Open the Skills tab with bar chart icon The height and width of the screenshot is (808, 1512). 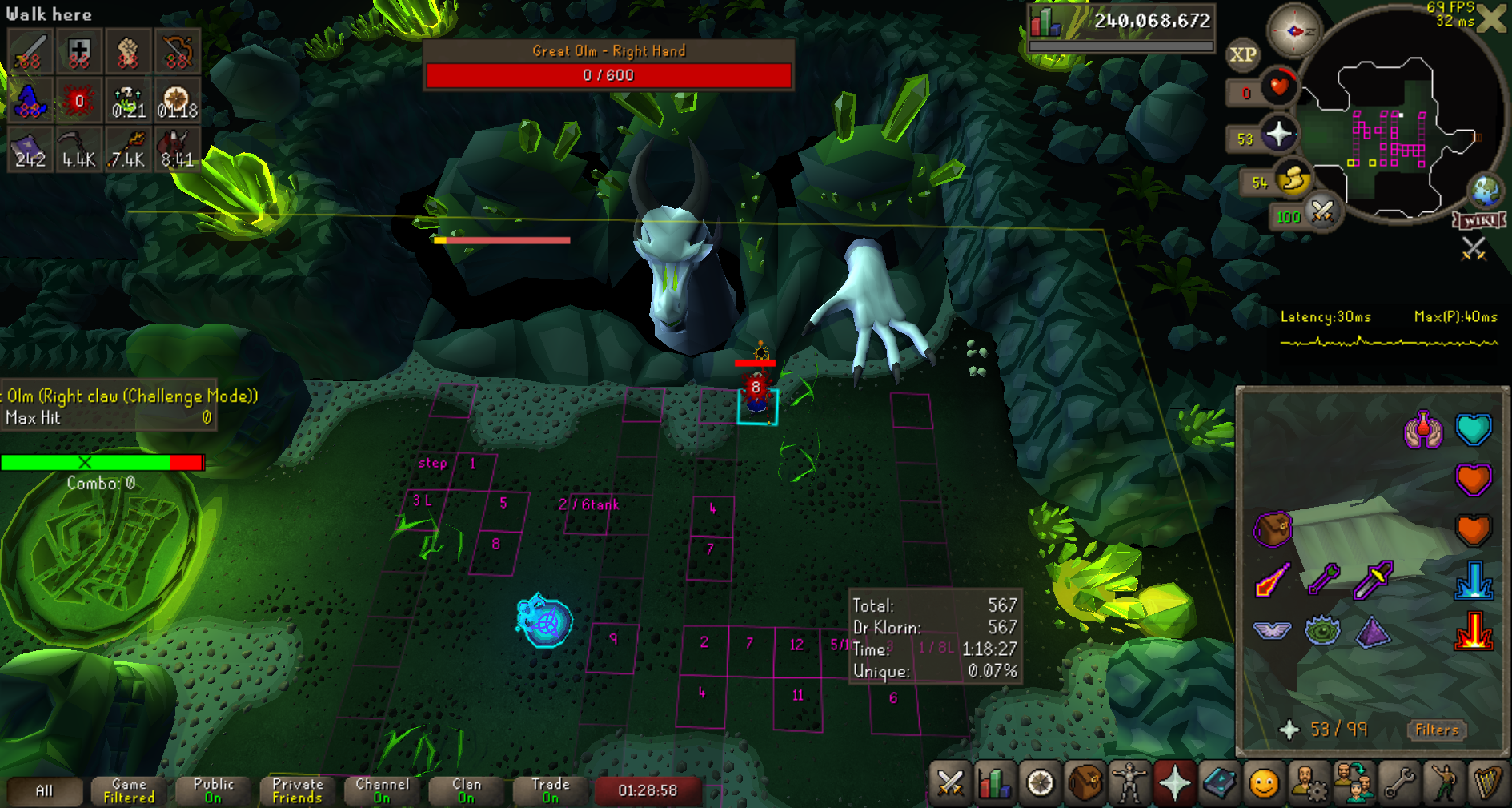point(995,782)
